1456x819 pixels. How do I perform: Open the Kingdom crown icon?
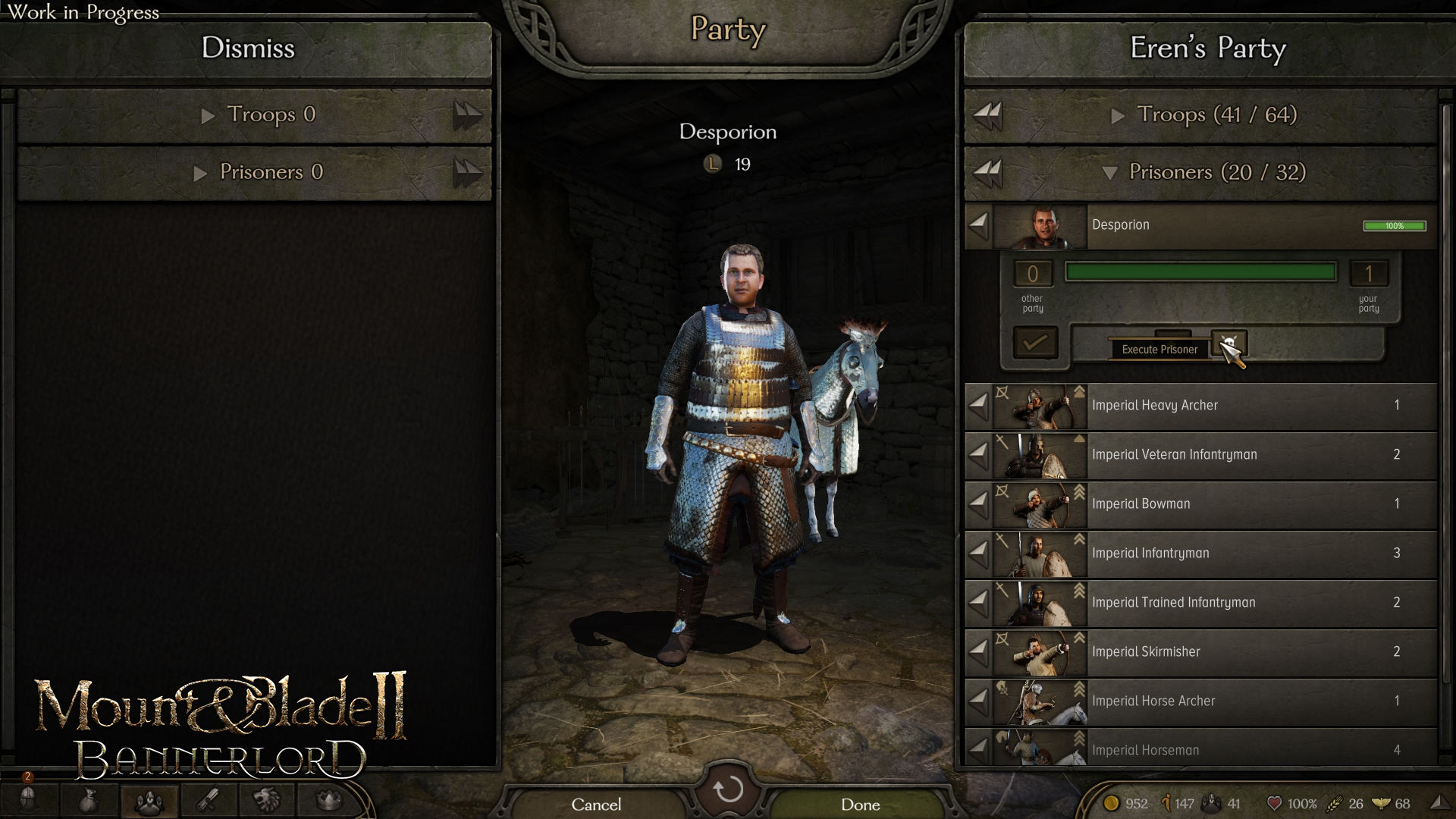point(326,802)
